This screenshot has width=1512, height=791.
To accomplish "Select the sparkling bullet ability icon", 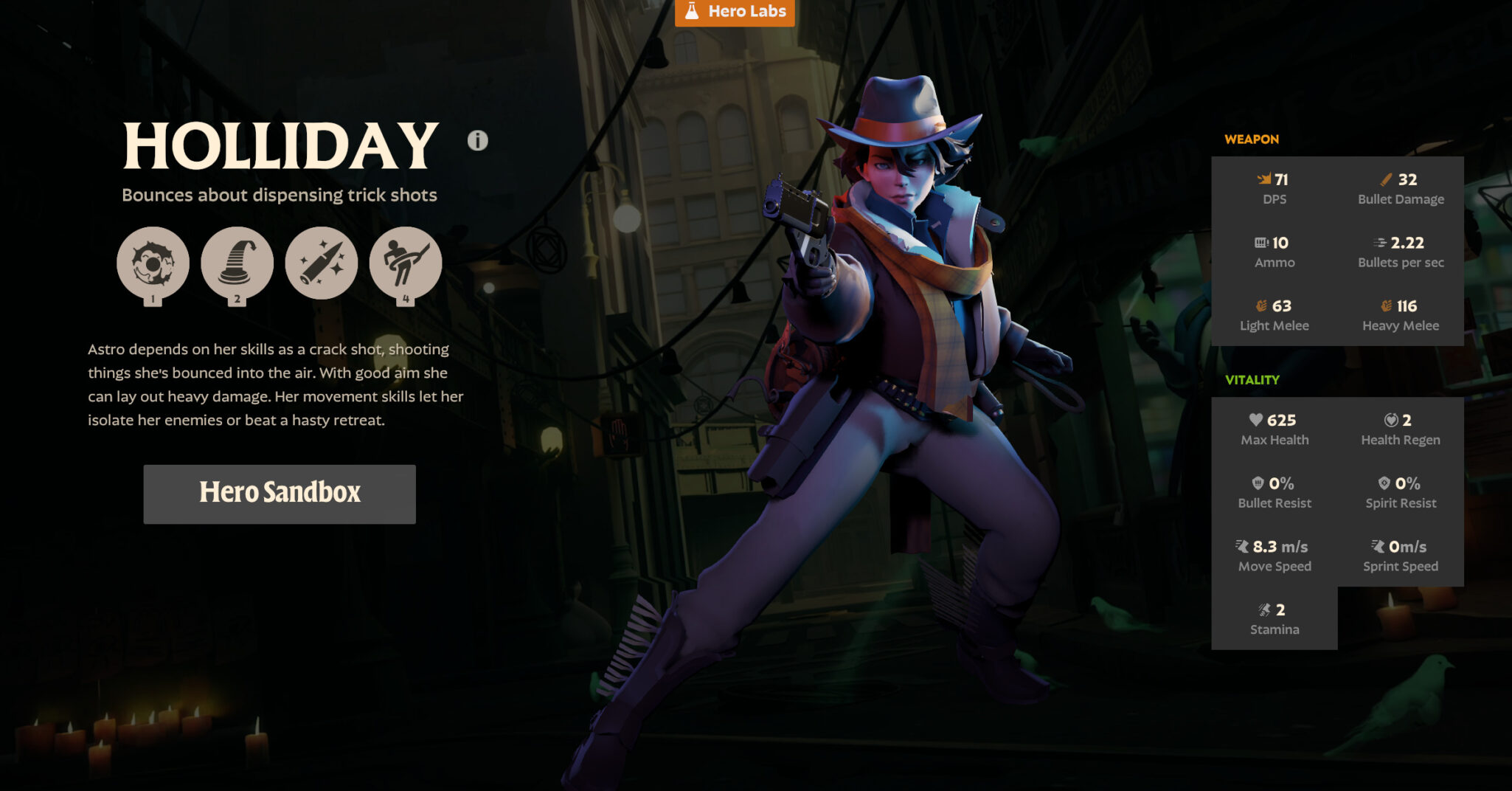I will pos(322,263).
